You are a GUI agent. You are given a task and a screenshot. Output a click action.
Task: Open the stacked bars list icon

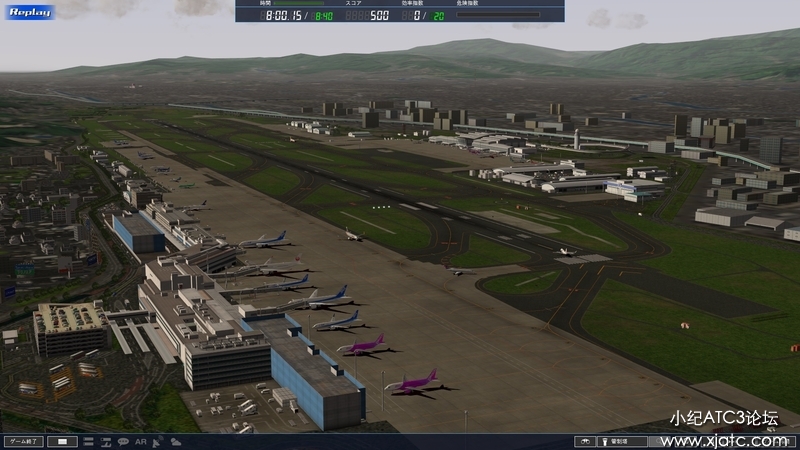[88, 441]
